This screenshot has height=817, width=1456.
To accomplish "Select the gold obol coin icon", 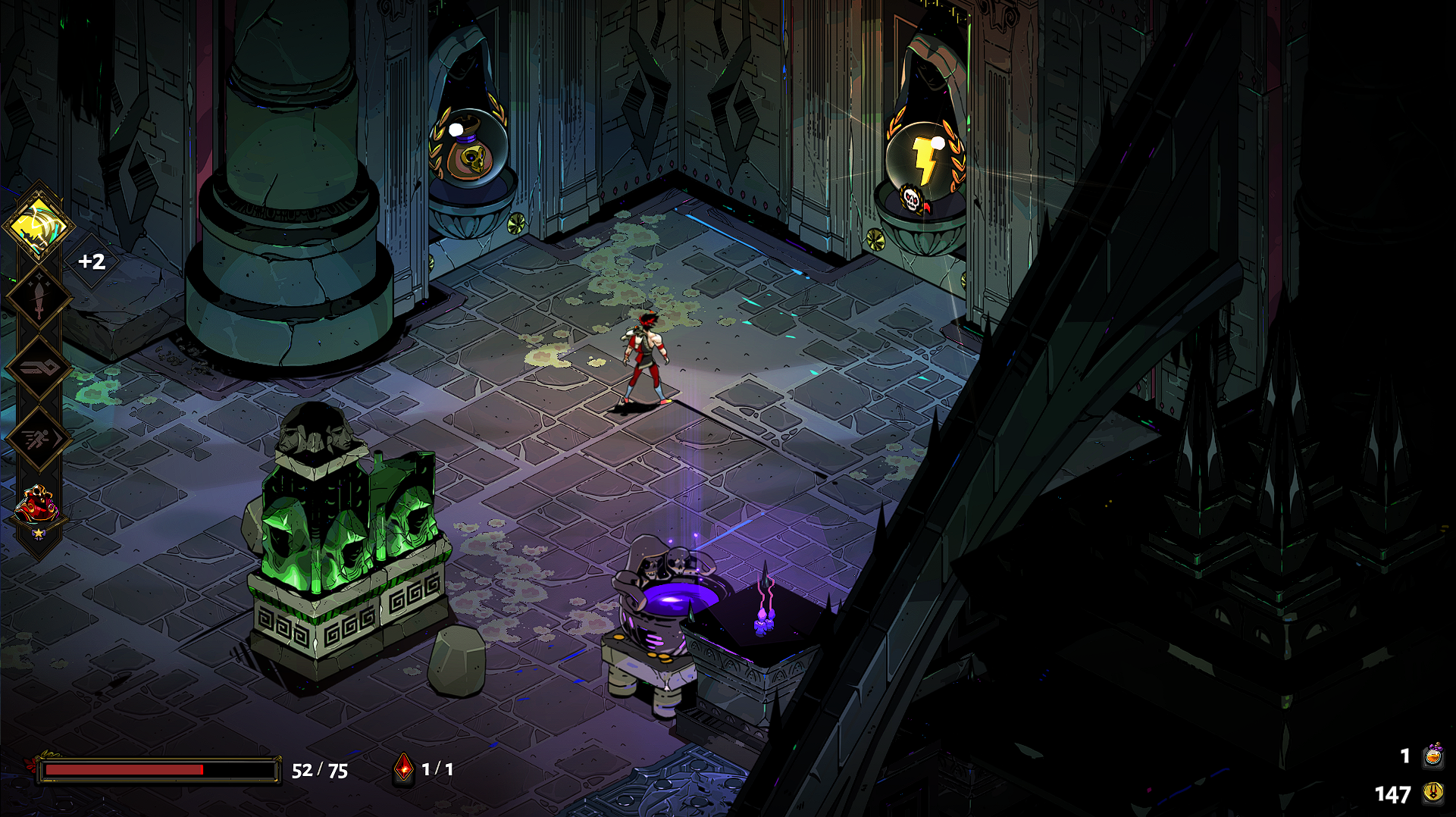I will 1433,793.
